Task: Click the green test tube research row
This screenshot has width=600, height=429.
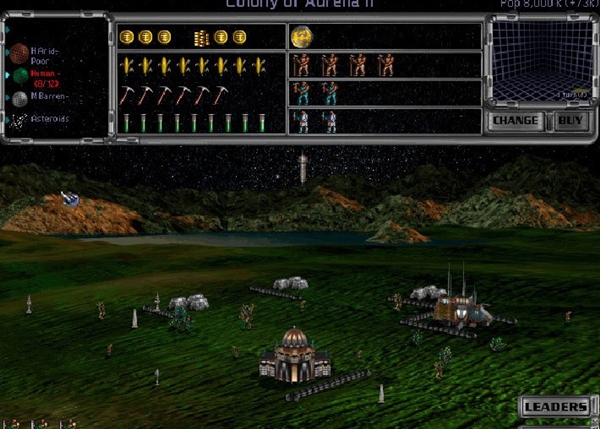Action: point(192,122)
